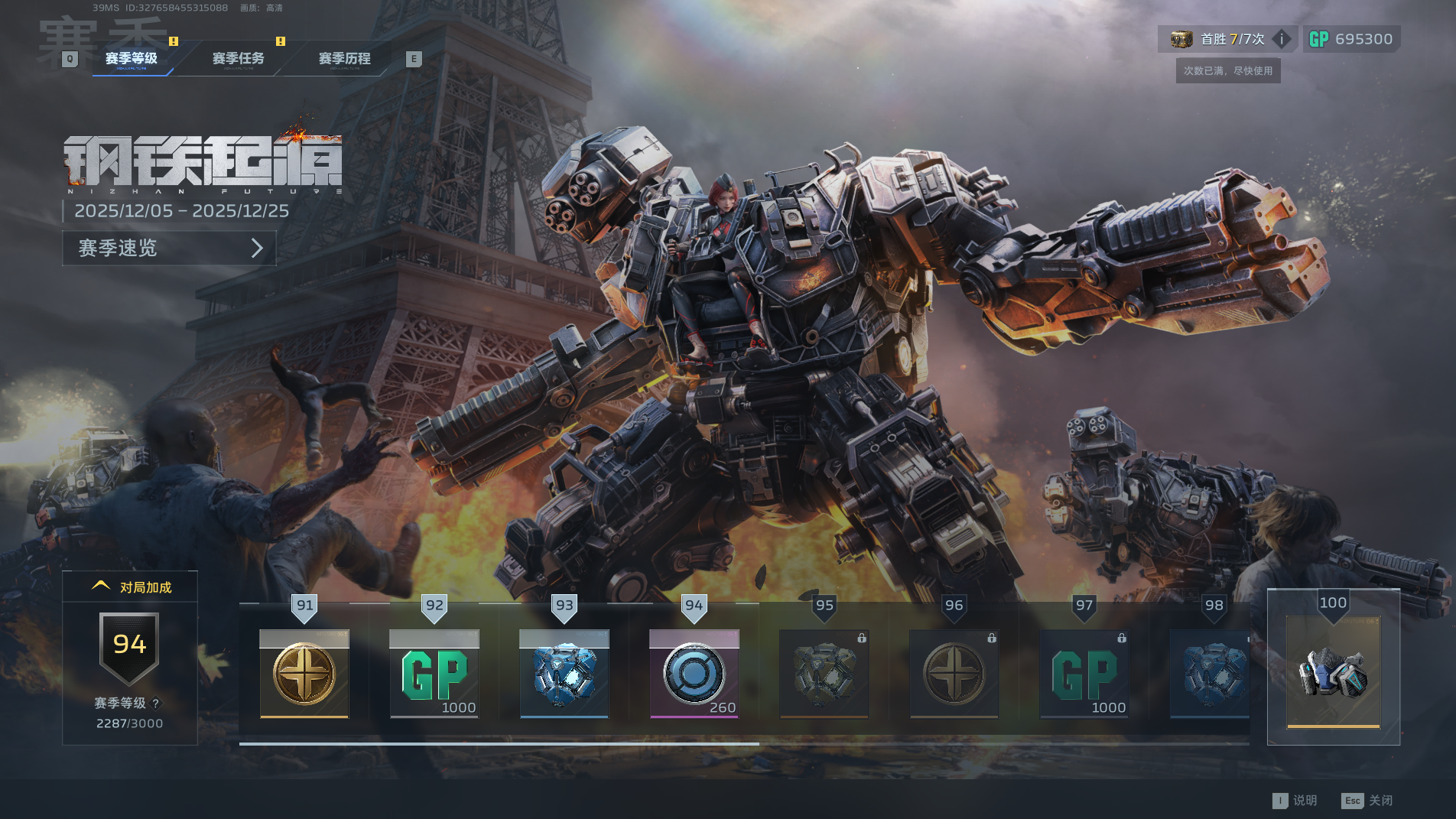Click the first-win info icon
This screenshot has height=819, width=1456.
pyautogui.click(x=1282, y=39)
